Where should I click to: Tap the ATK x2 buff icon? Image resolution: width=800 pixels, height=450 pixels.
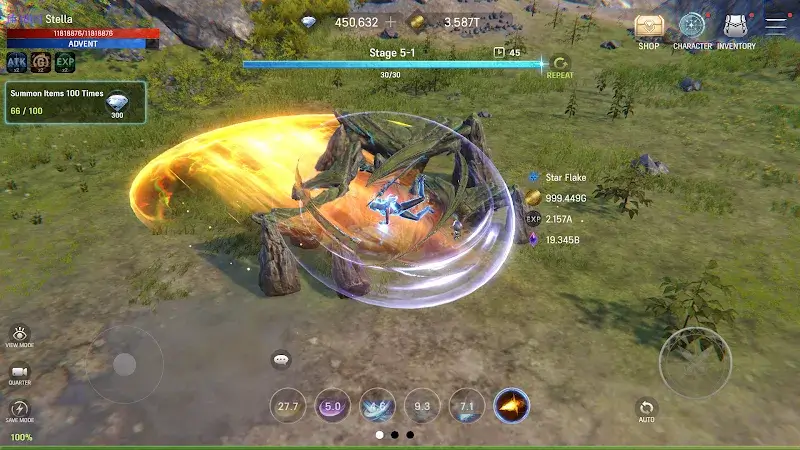click(17, 63)
